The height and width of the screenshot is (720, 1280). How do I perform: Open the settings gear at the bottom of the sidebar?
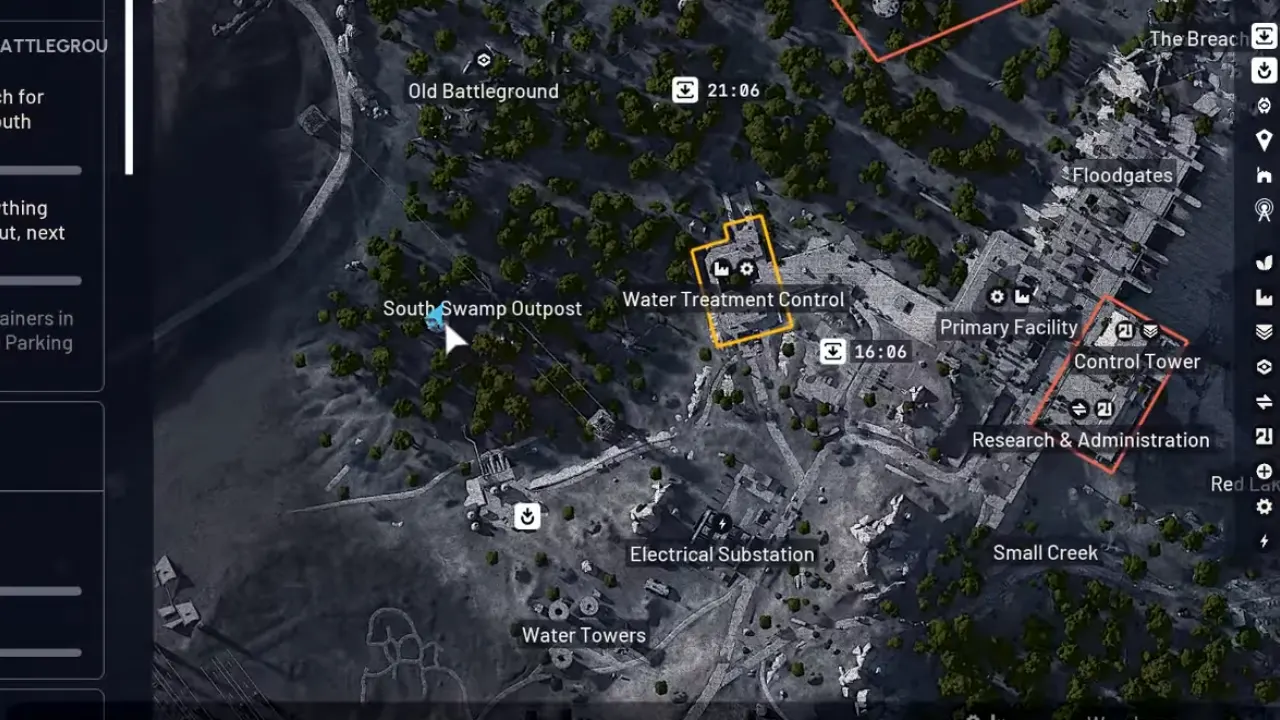point(1263,506)
